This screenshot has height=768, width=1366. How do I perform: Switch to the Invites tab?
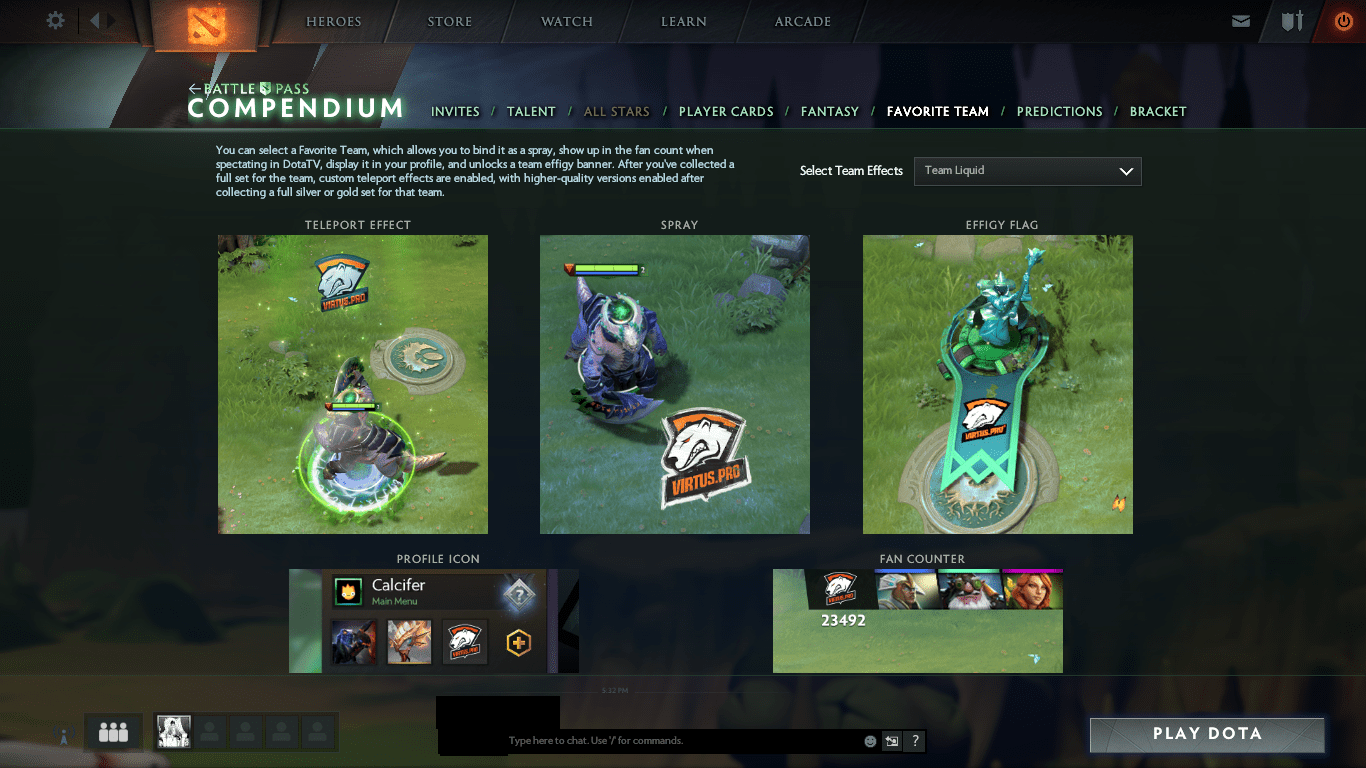coord(455,112)
